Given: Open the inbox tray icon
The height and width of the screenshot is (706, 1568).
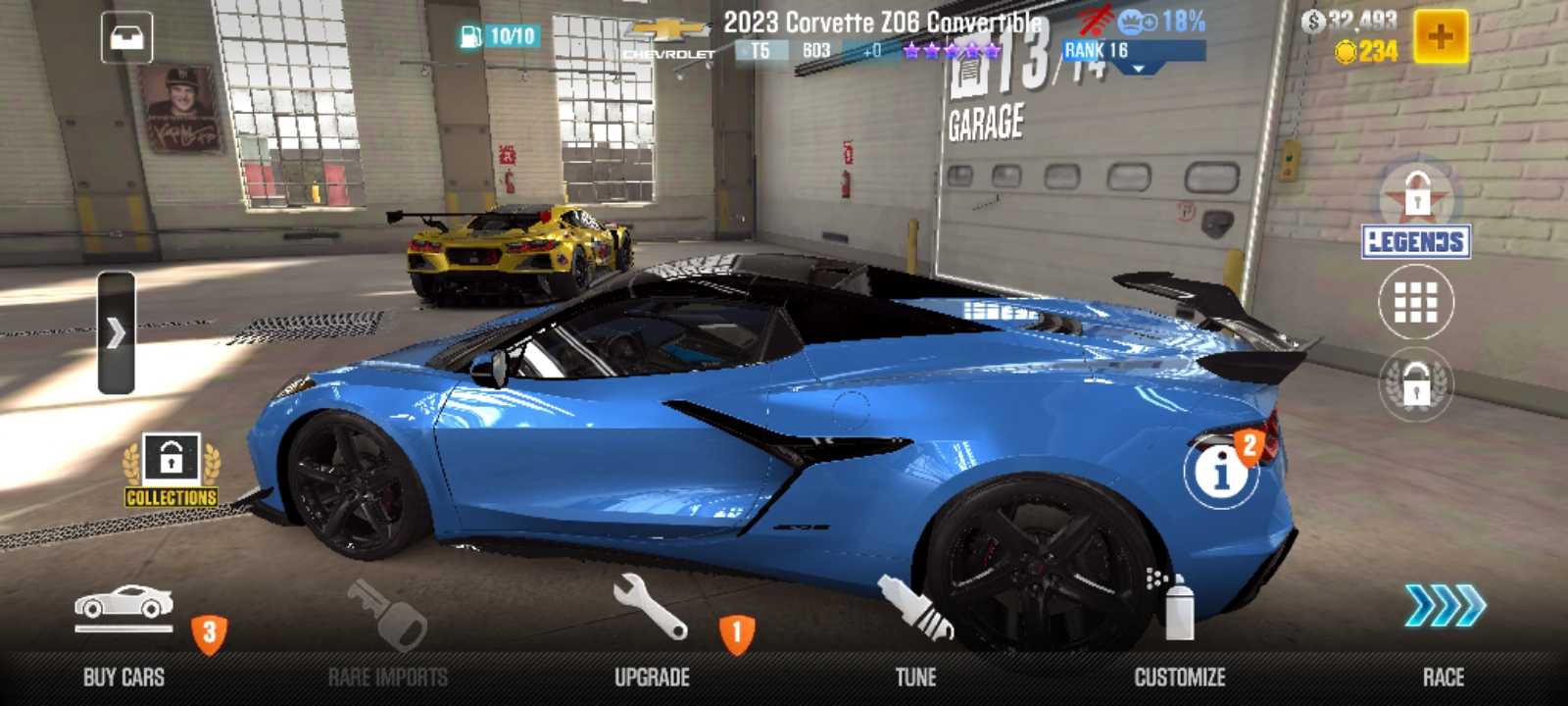Looking at the screenshot, I should pyautogui.click(x=126, y=37).
